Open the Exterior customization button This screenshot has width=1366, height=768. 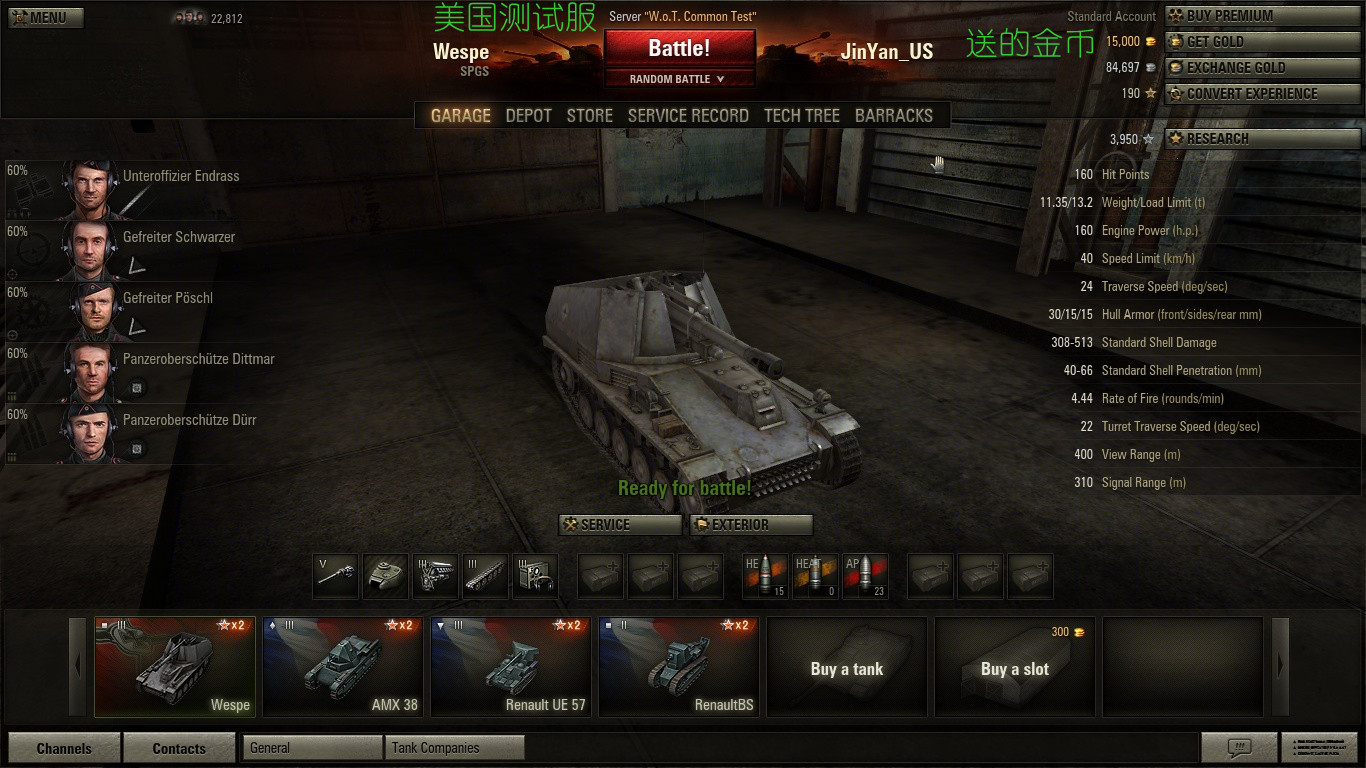click(751, 525)
